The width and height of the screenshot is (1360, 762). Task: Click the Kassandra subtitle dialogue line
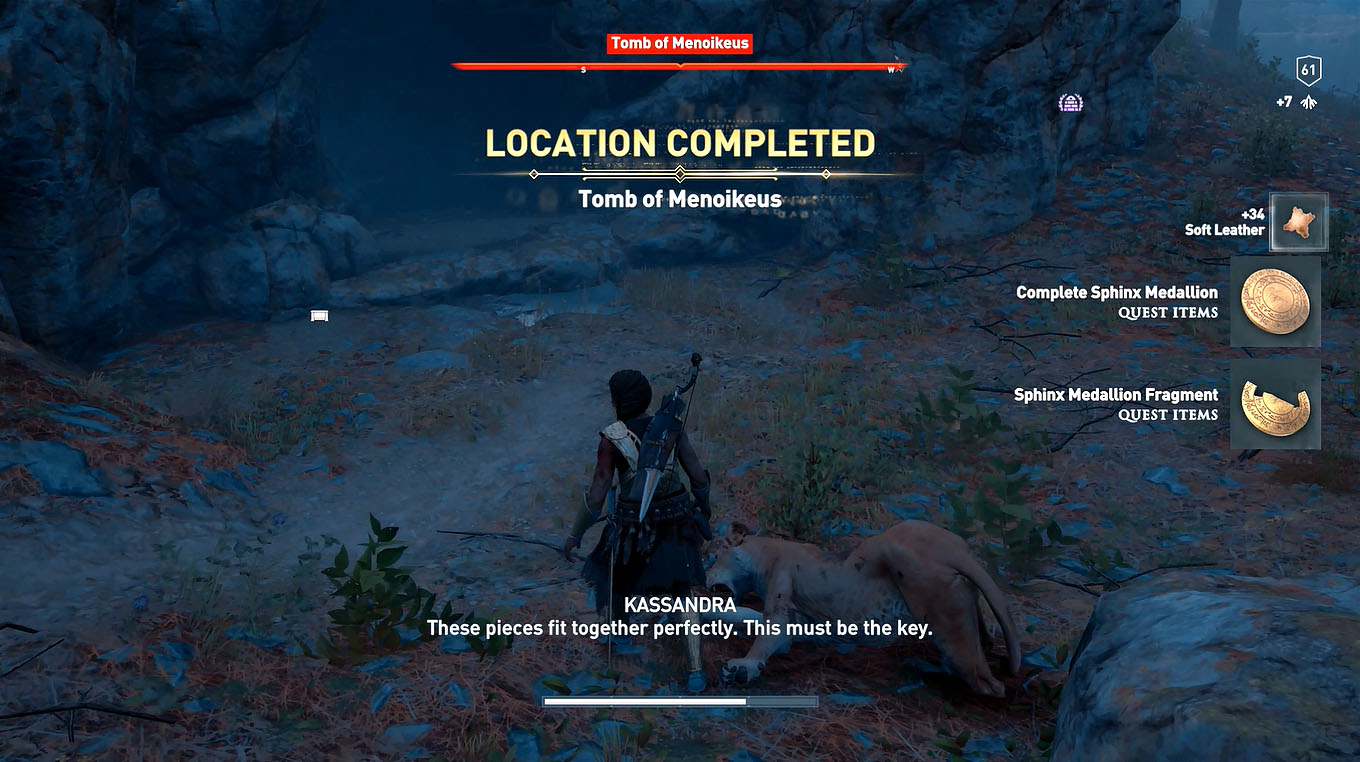click(x=680, y=628)
